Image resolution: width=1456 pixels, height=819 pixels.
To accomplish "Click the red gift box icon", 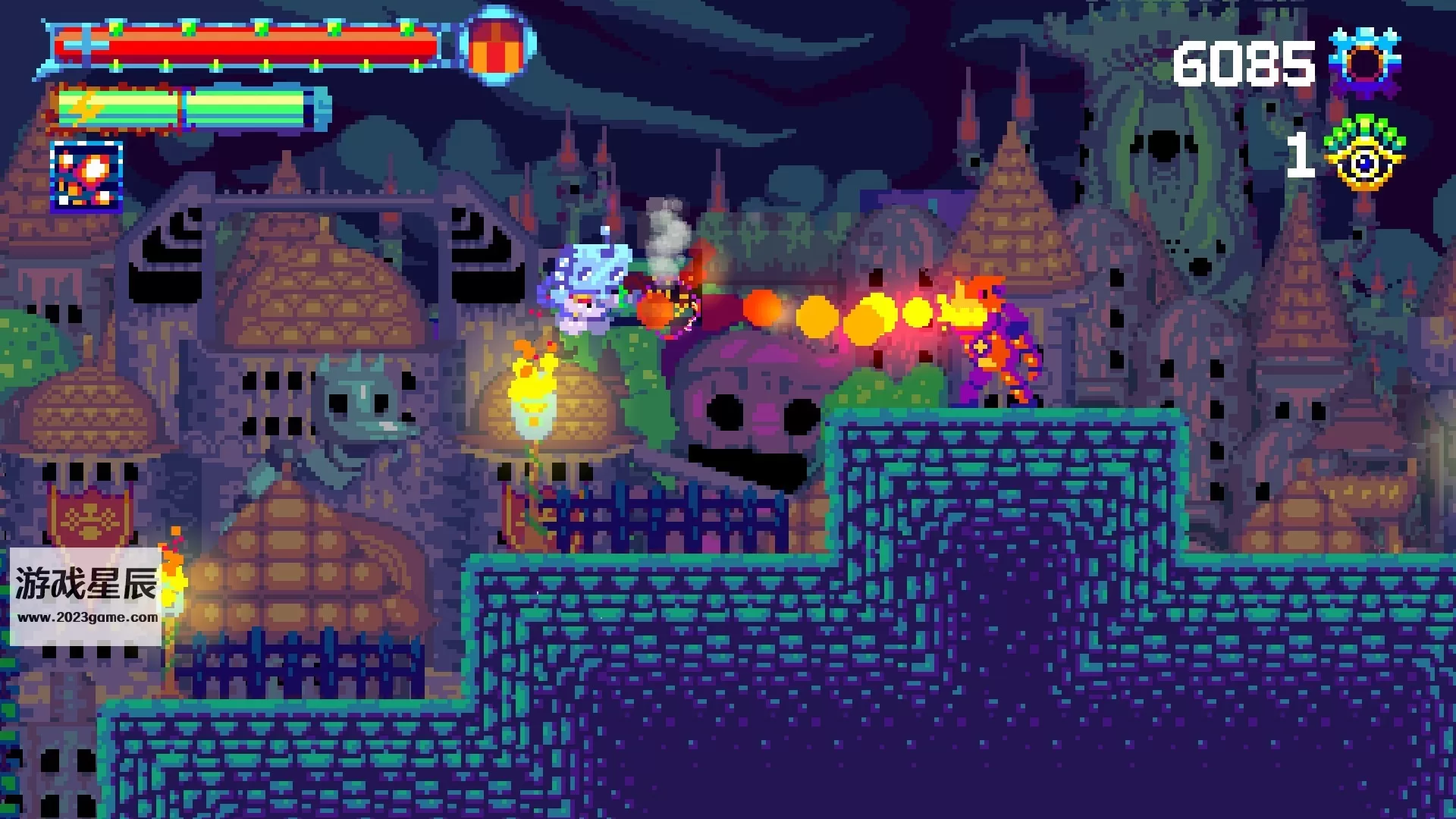I will 497,46.
